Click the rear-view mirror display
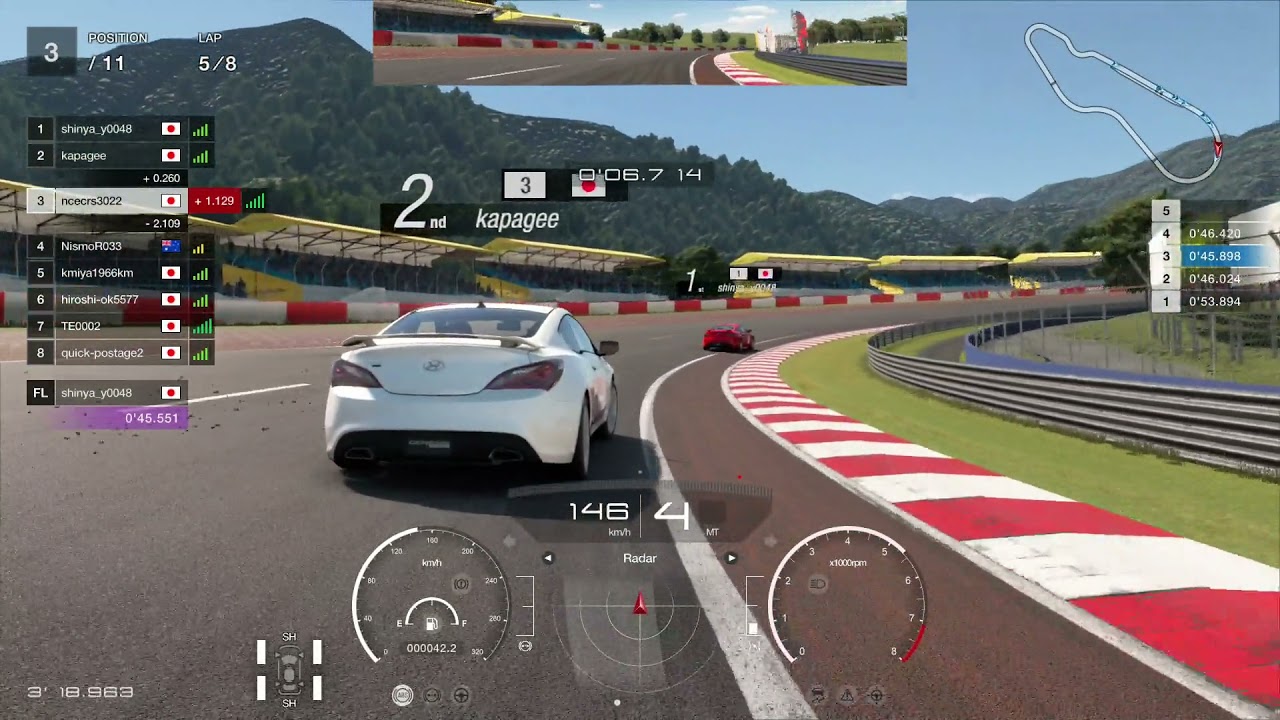Image resolution: width=1280 pixels, height=720 pixels. pyautogui.click(x=640, y=43)
